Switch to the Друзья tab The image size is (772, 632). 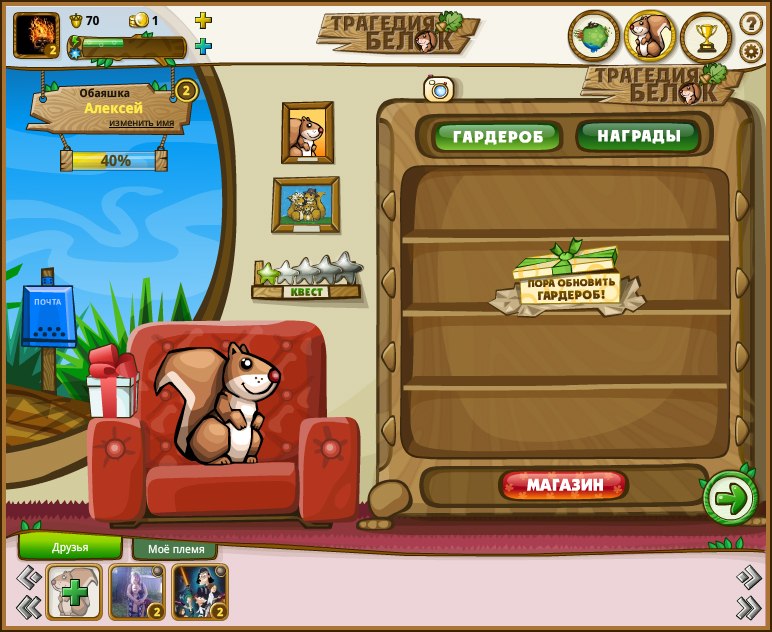tap(70, 547)
